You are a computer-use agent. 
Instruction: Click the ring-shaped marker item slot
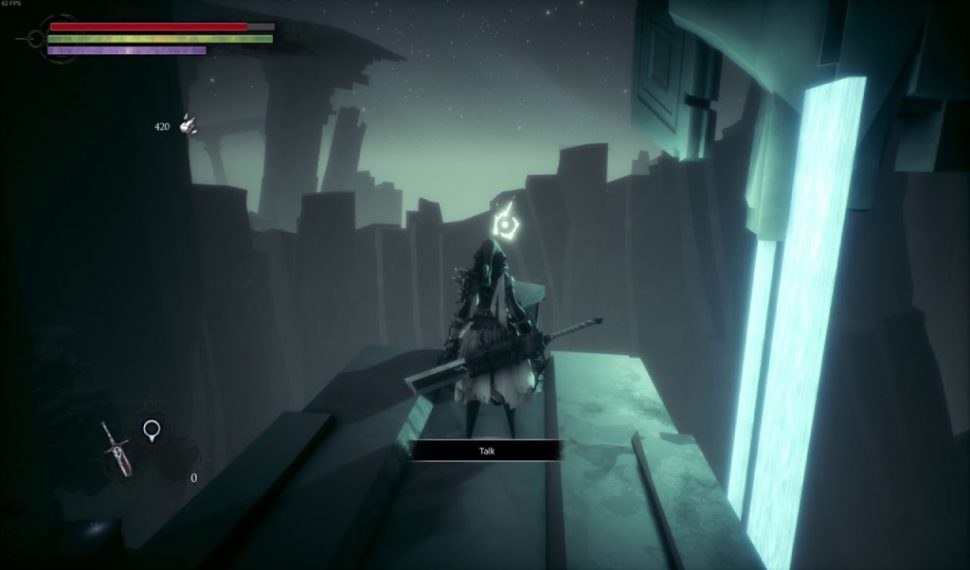(x=151, y=430)
